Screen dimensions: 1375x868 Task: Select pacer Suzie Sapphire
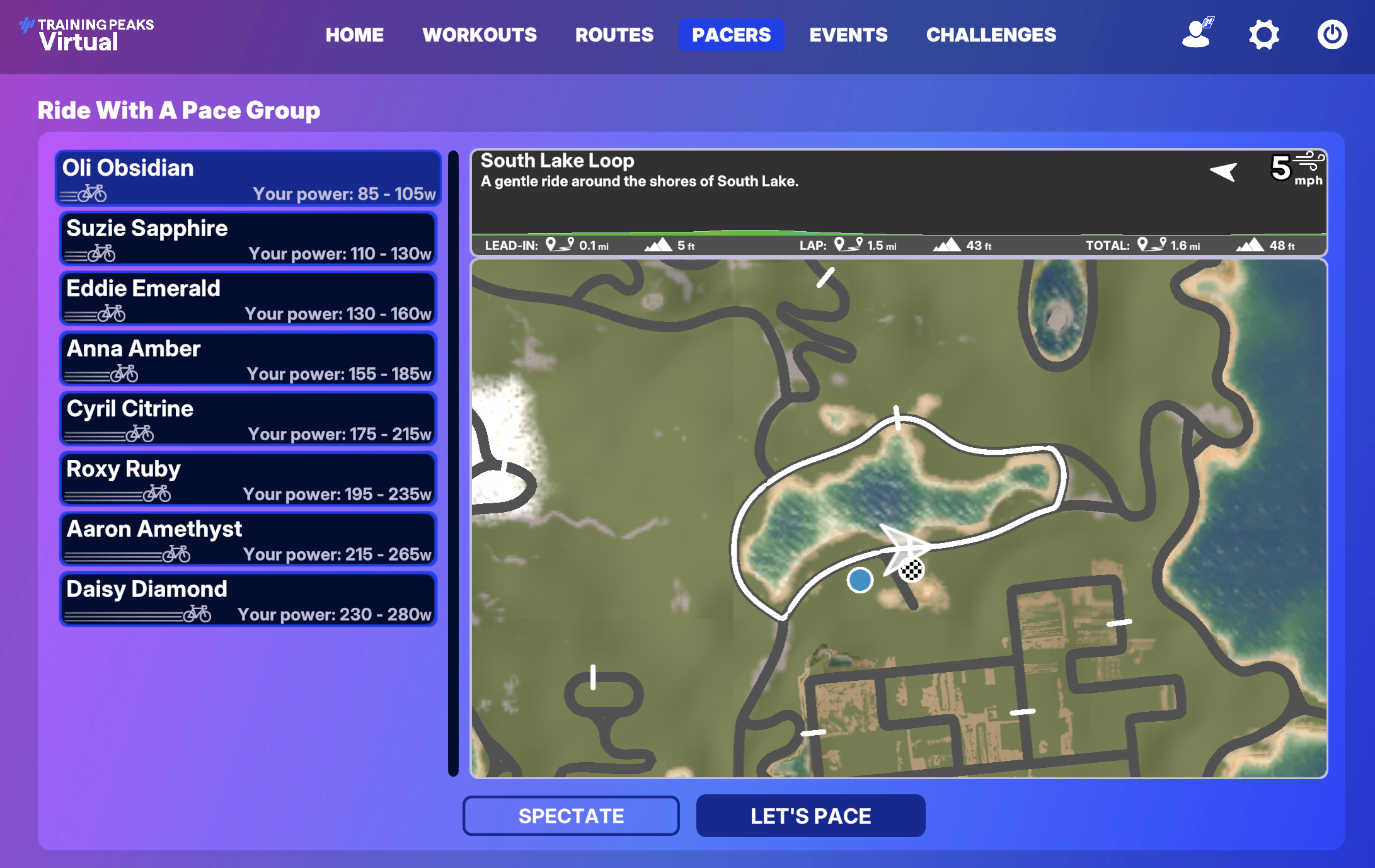point(248,239)
